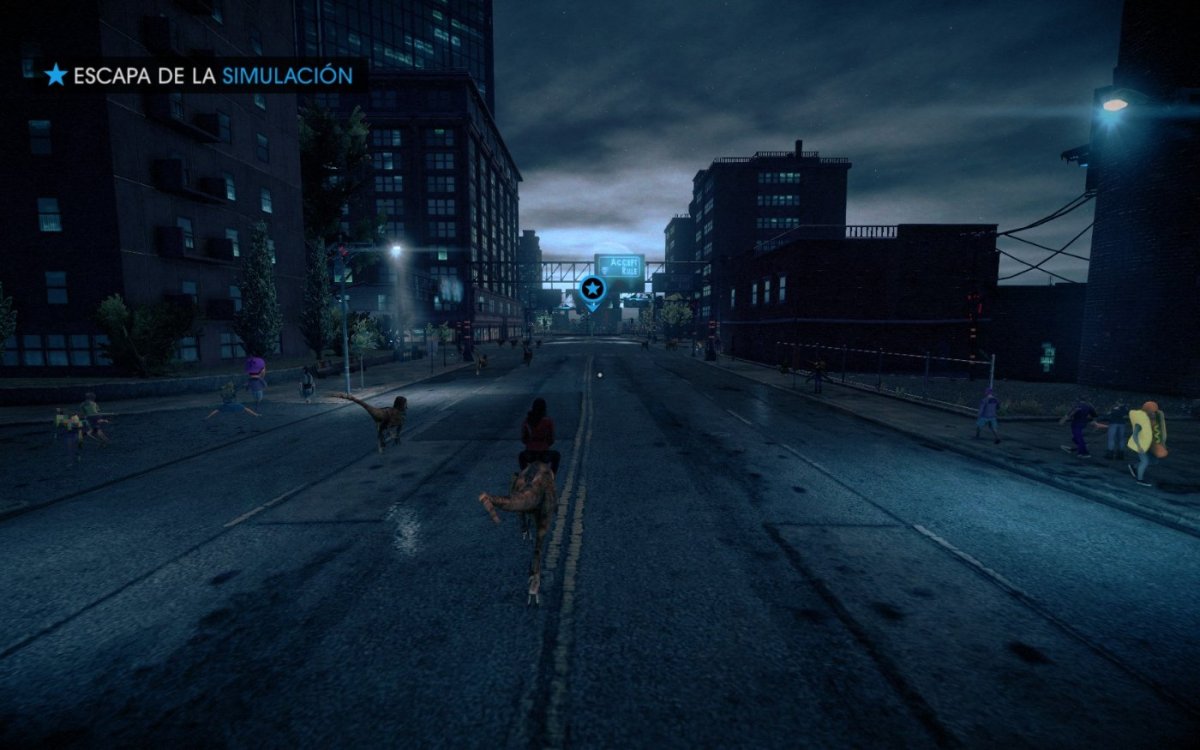Screen dimensions: 1200x750
Task: Click the blue star objective waypoint marker
Action: point(592,290)
